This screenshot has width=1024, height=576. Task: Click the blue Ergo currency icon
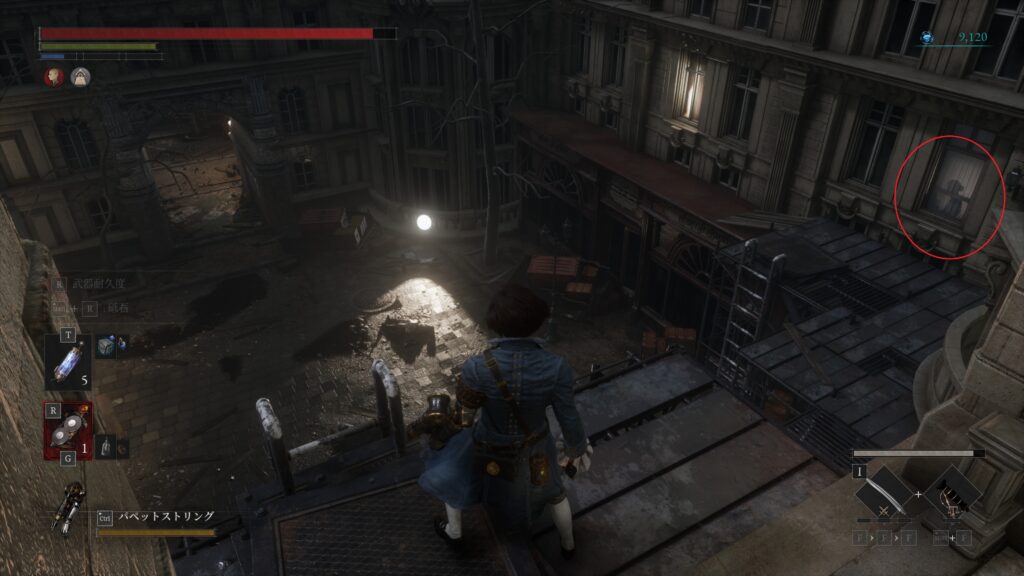click(x=927, y=38)
